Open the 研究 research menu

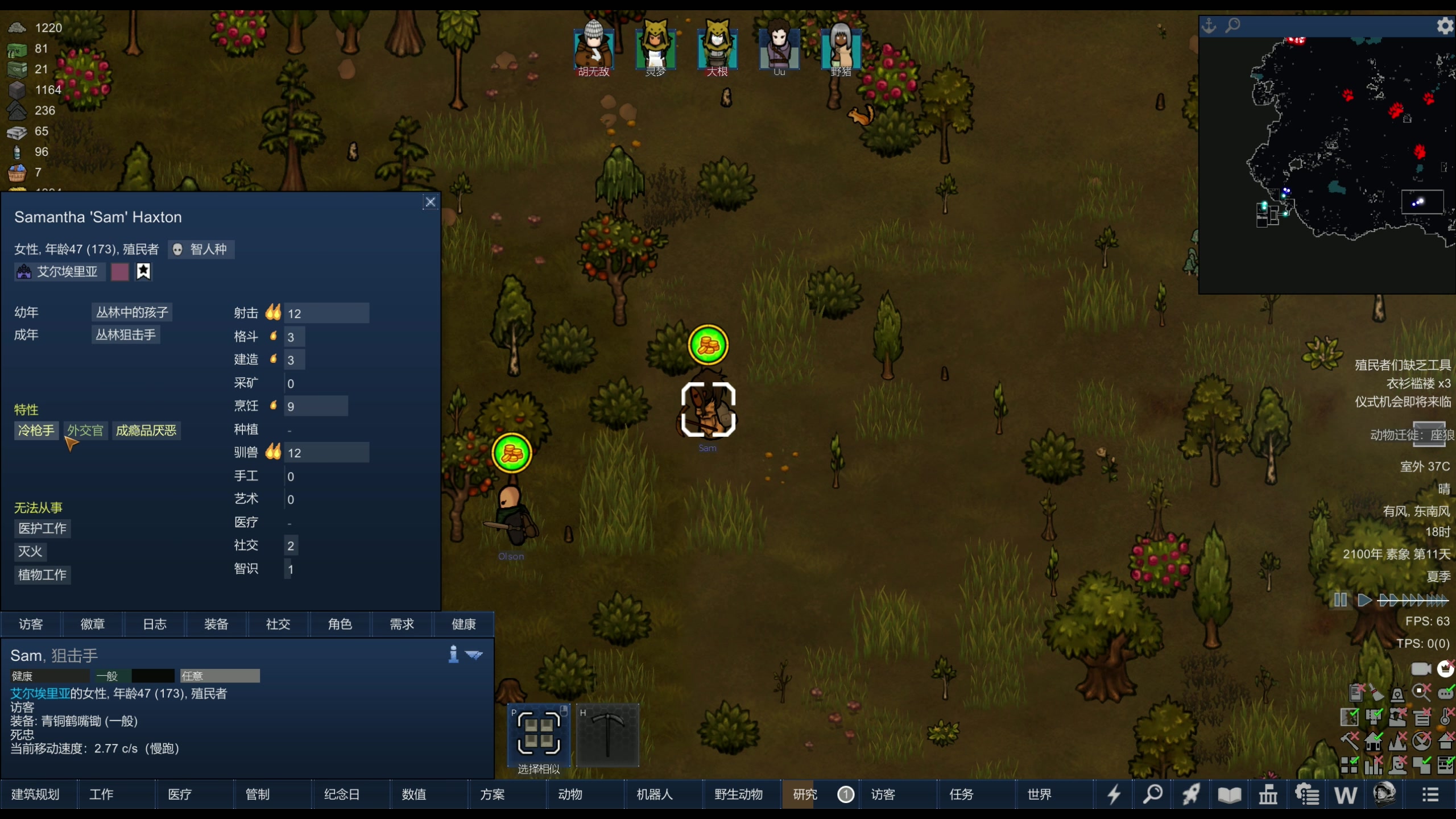coord(805,794)
